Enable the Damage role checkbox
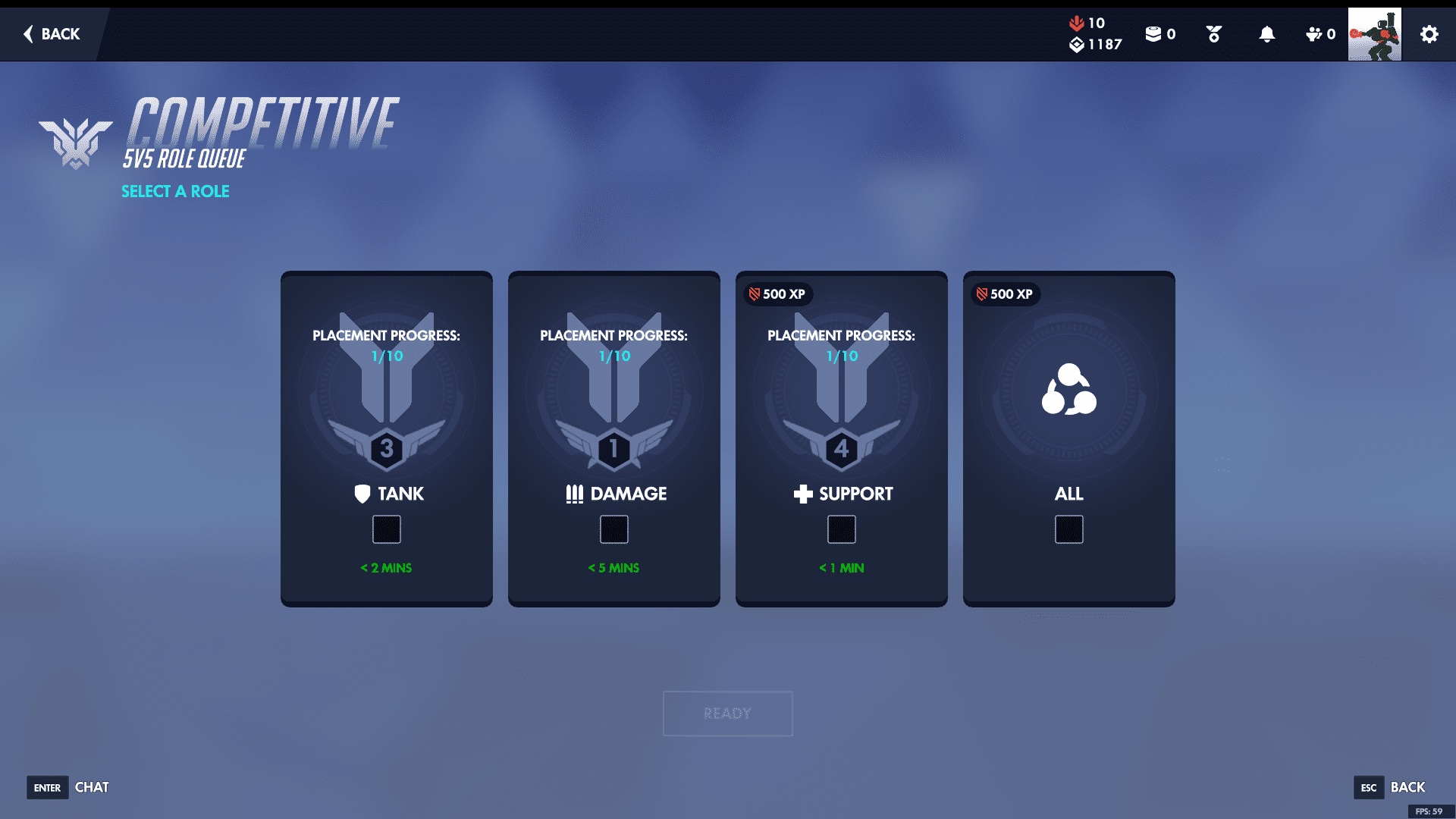This screenshot has width=1456, height=819. (x=614, y=529)
